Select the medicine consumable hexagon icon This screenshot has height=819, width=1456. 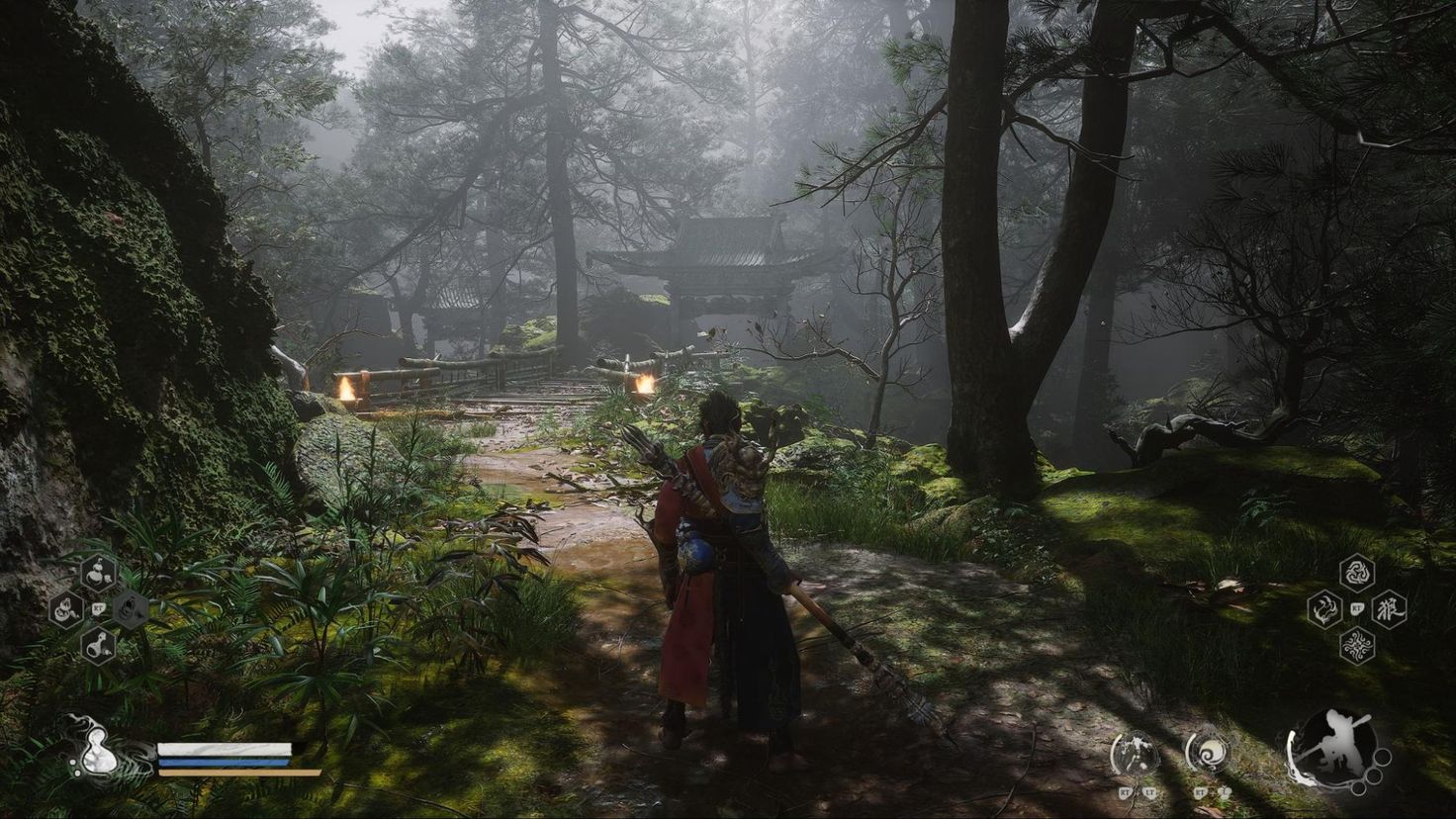pos(65,608)
